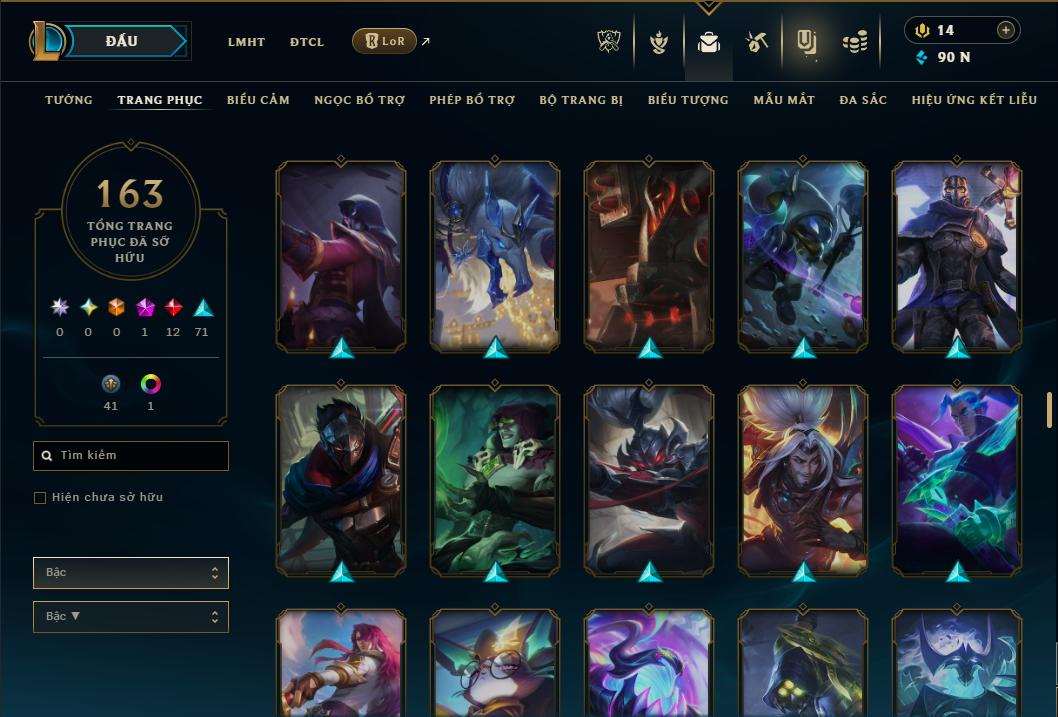Show the PHÉP BỔ TRỢ spells tab

click(x=472, y=100)
